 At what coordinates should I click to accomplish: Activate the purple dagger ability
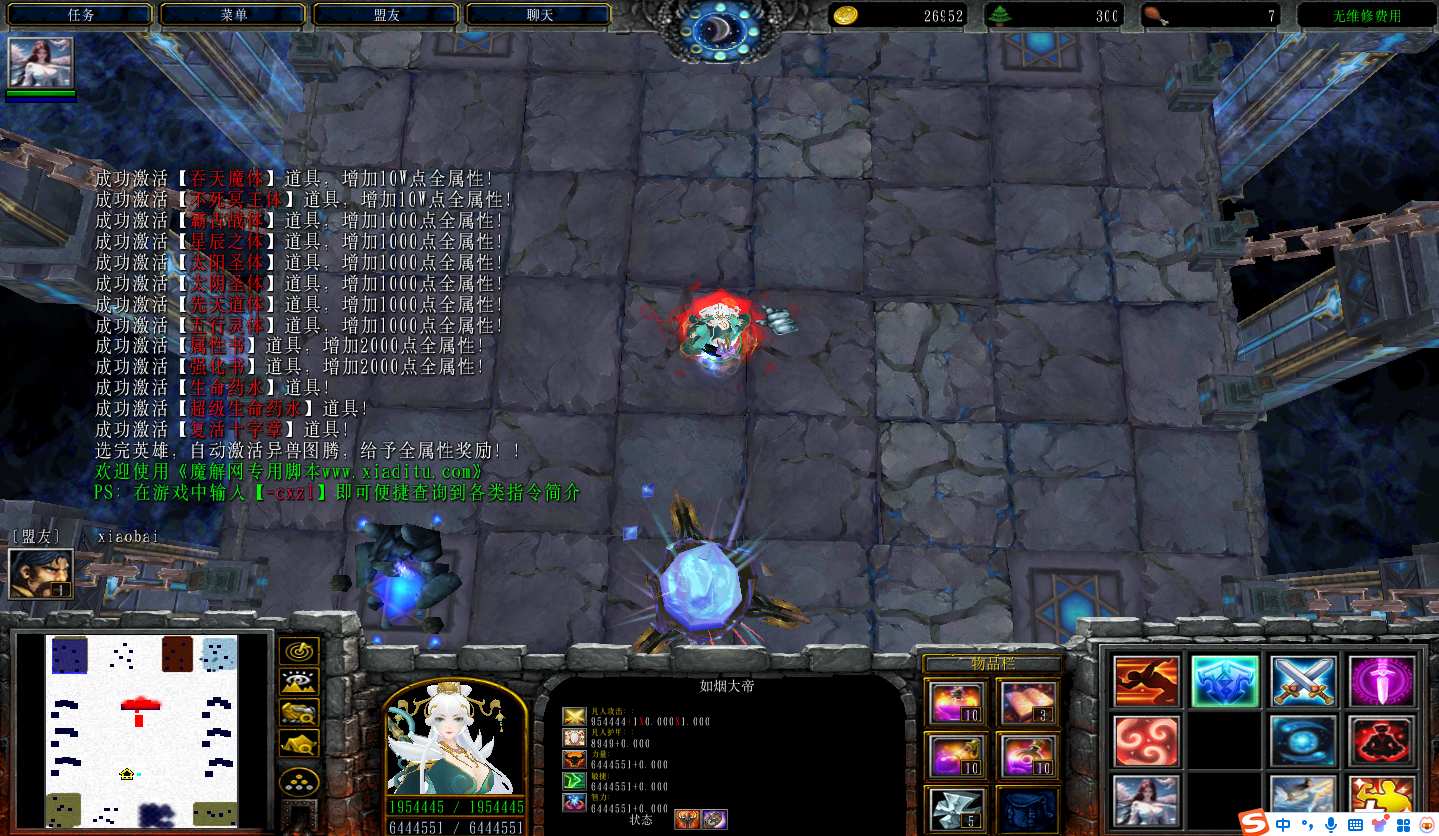tap(1382, 681)
